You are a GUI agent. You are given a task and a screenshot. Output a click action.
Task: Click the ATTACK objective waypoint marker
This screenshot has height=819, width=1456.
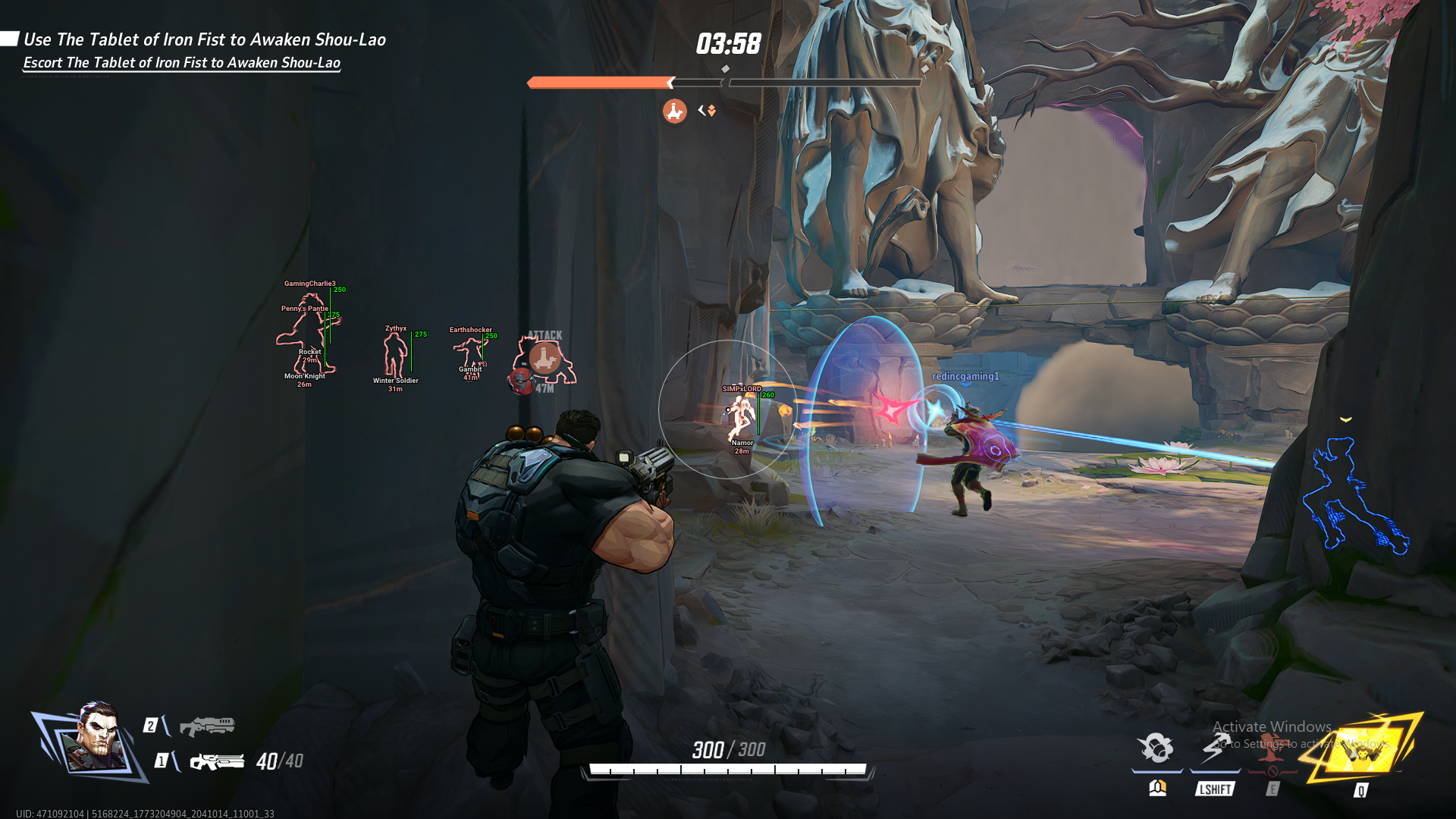[544, 357]
